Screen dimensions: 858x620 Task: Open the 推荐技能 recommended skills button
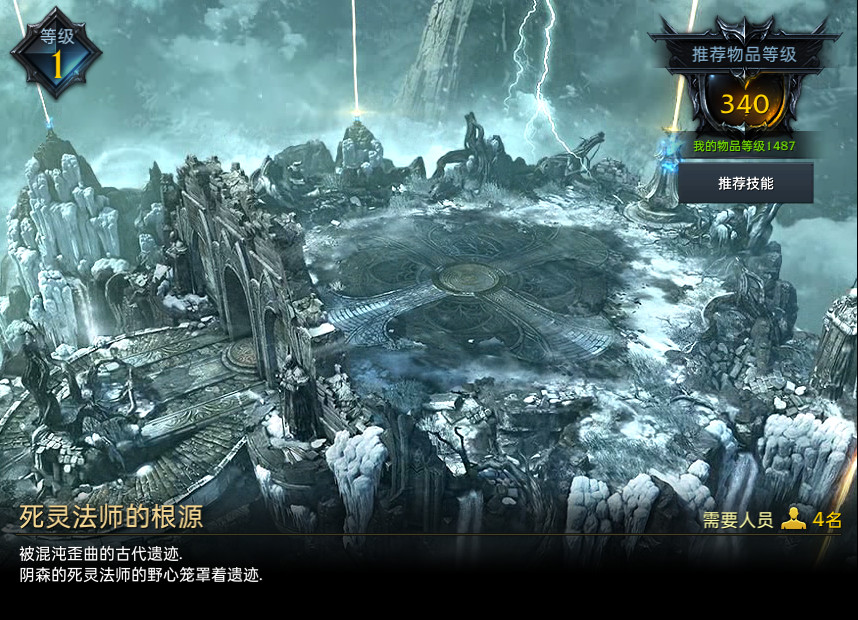(x=745, y=183)
